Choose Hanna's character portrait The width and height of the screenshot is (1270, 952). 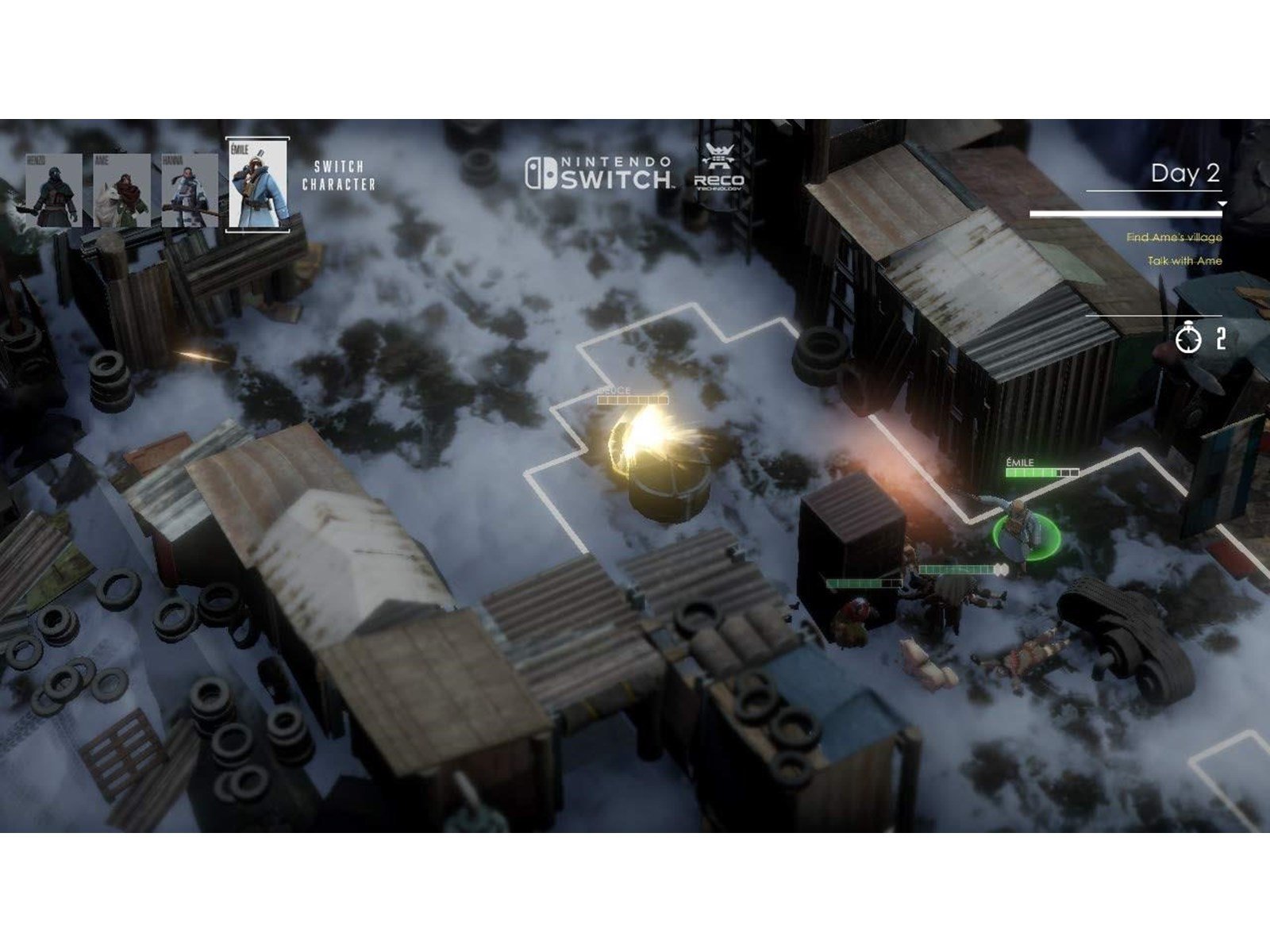coord(190,190)
